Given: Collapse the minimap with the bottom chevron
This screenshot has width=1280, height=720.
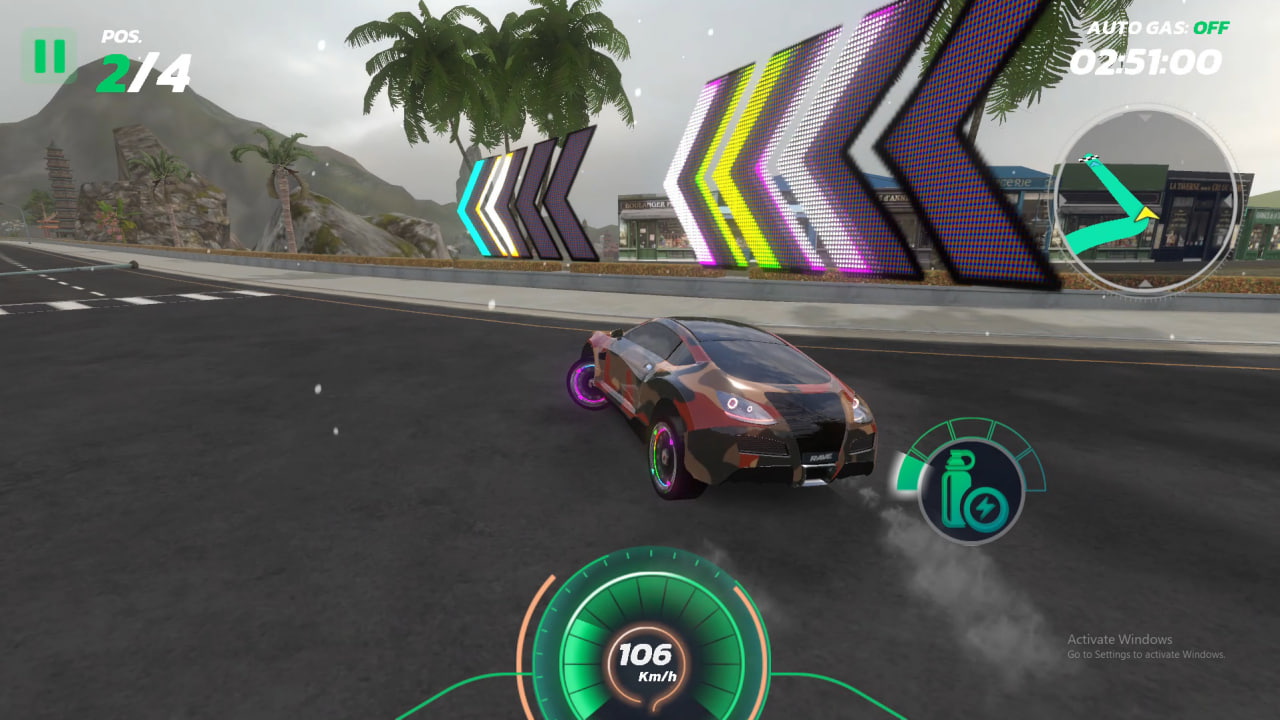Looking at the screenshot, I should pyautogui.click(x=1145, y=282).
